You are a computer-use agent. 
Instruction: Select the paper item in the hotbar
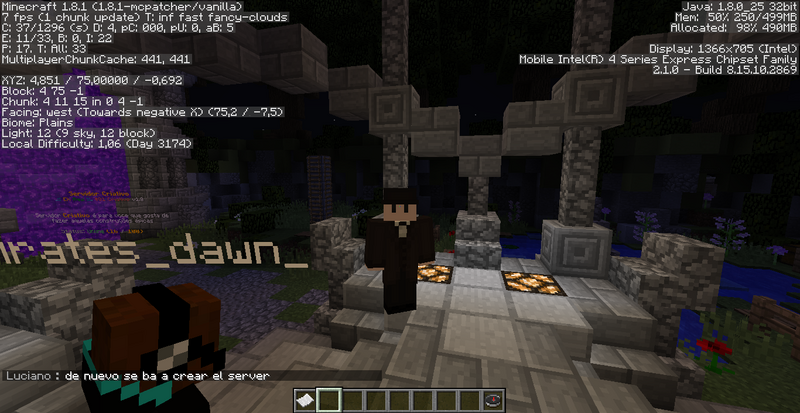tap(306, 401)
